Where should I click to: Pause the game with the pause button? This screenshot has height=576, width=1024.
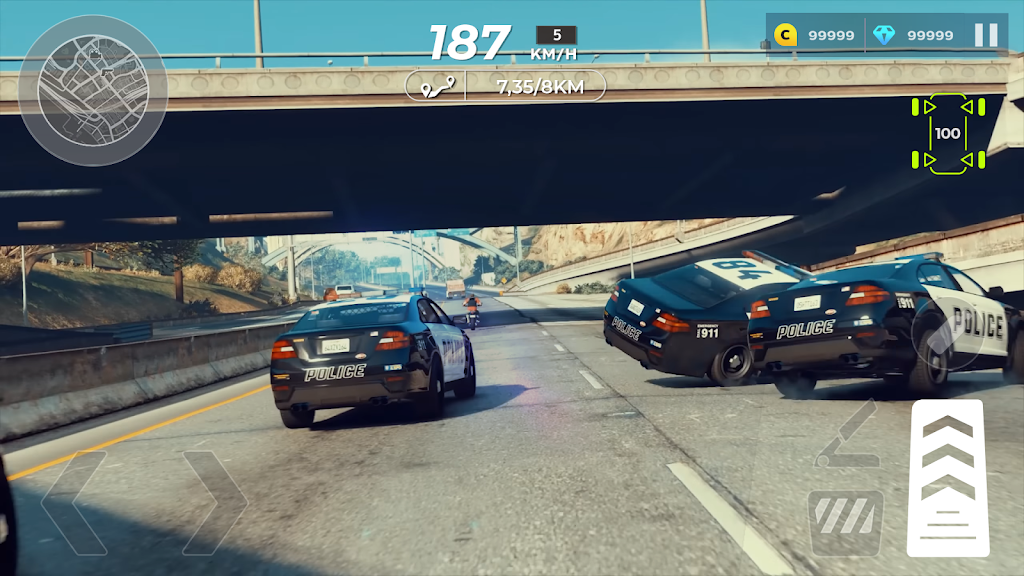(x=986, y=35)
